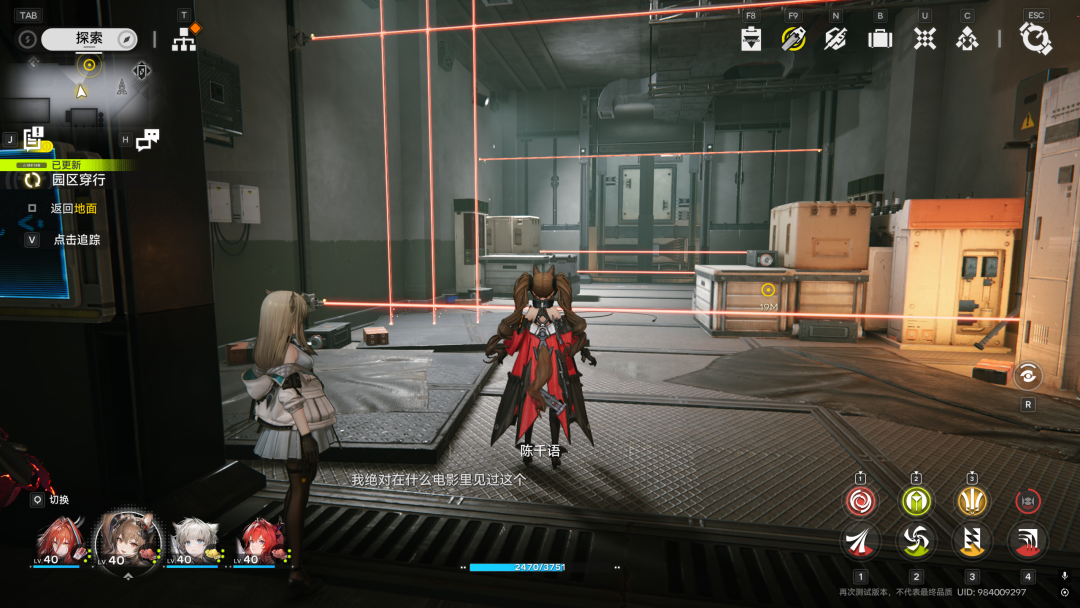This screenshot has height=608, width=1080.
Task: Open the chat bubbles icon
Action: coord(148,140)
